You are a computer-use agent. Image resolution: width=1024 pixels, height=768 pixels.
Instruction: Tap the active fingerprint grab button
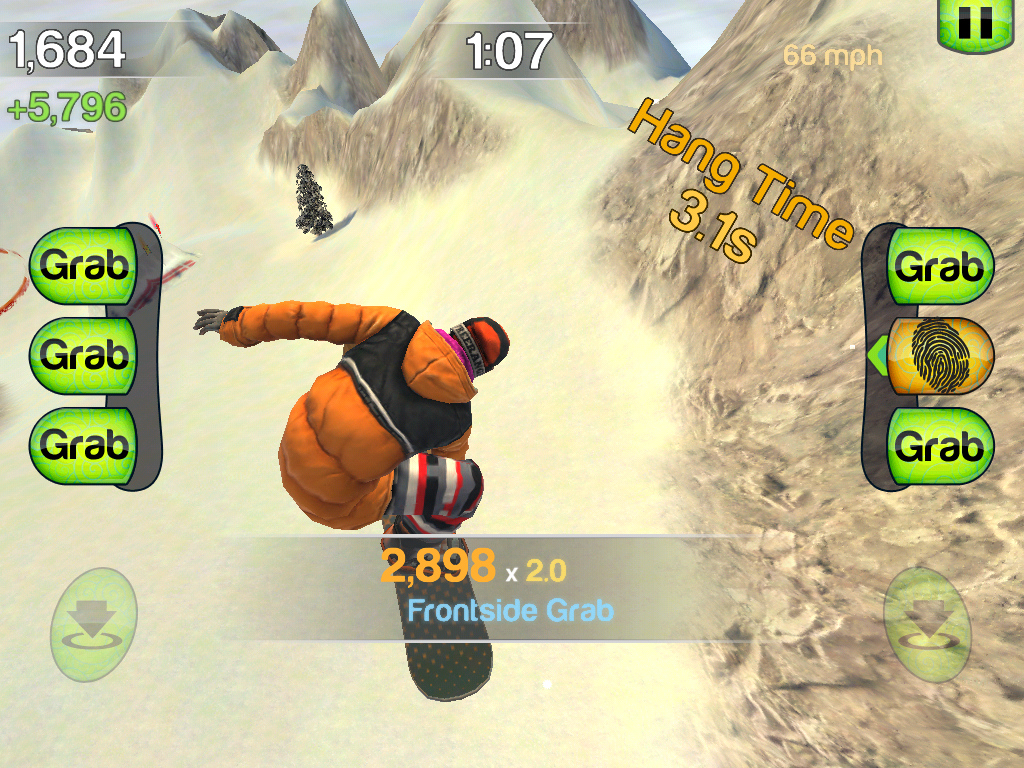point(940,355)
